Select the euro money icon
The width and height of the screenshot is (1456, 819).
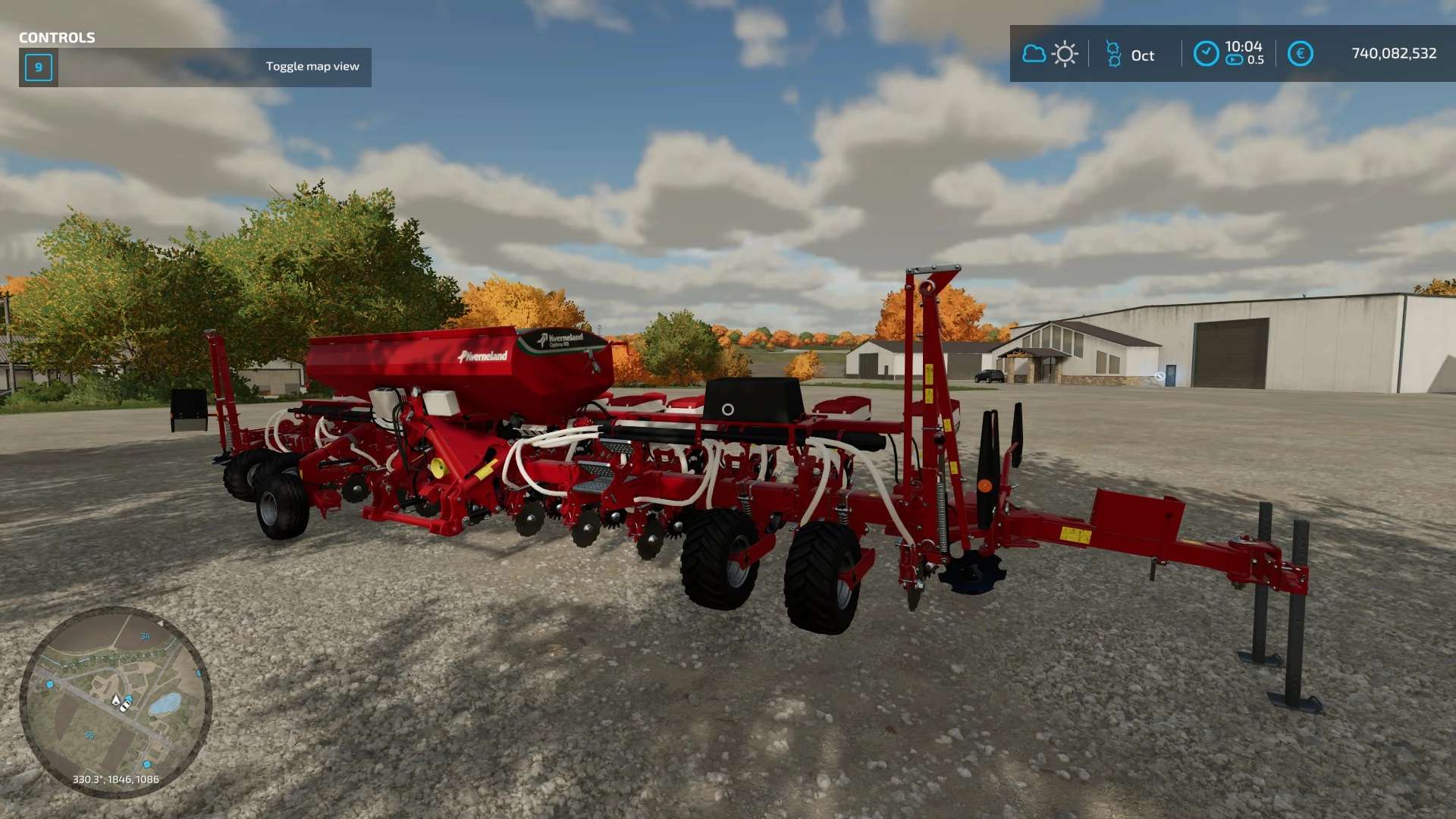point(1300,54)
